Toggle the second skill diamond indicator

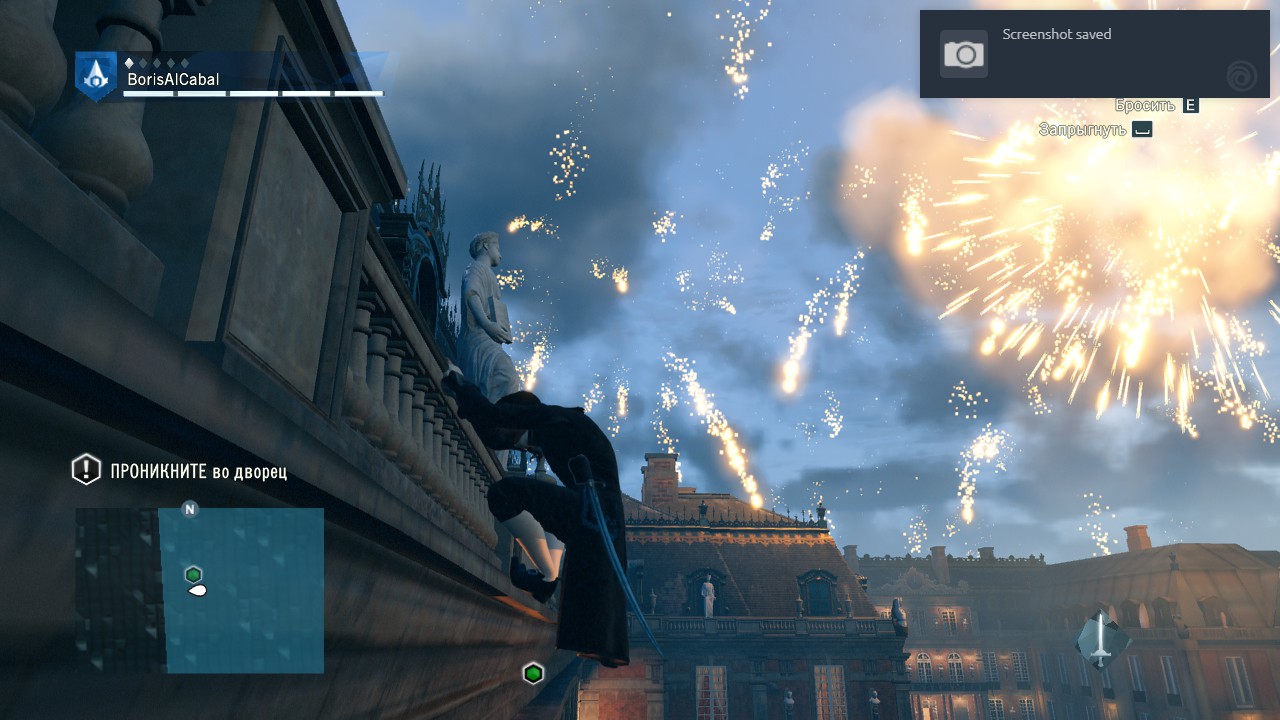point(143,62)
